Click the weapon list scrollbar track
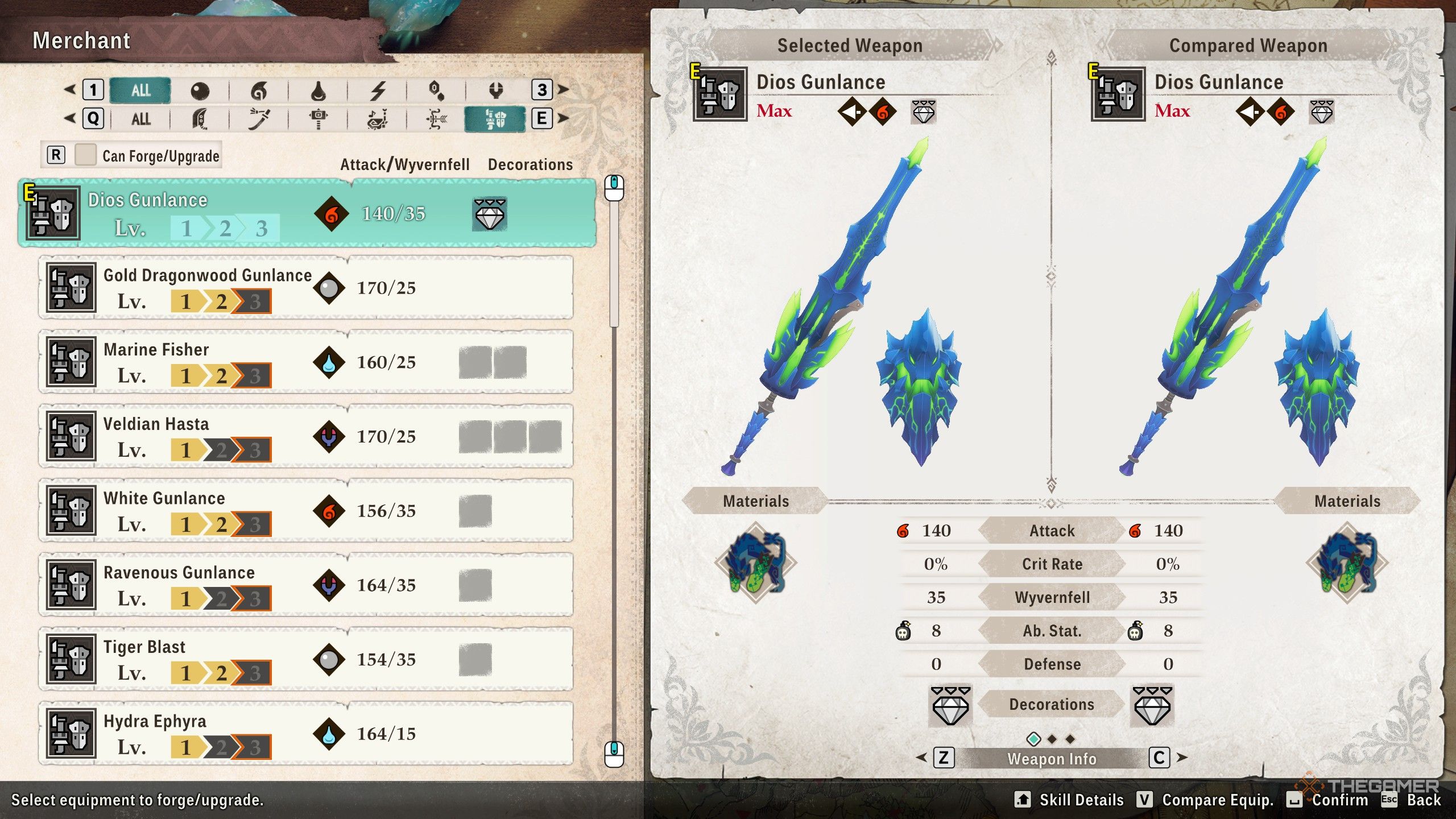1456x819 pixels. click(x=614, y=512)
